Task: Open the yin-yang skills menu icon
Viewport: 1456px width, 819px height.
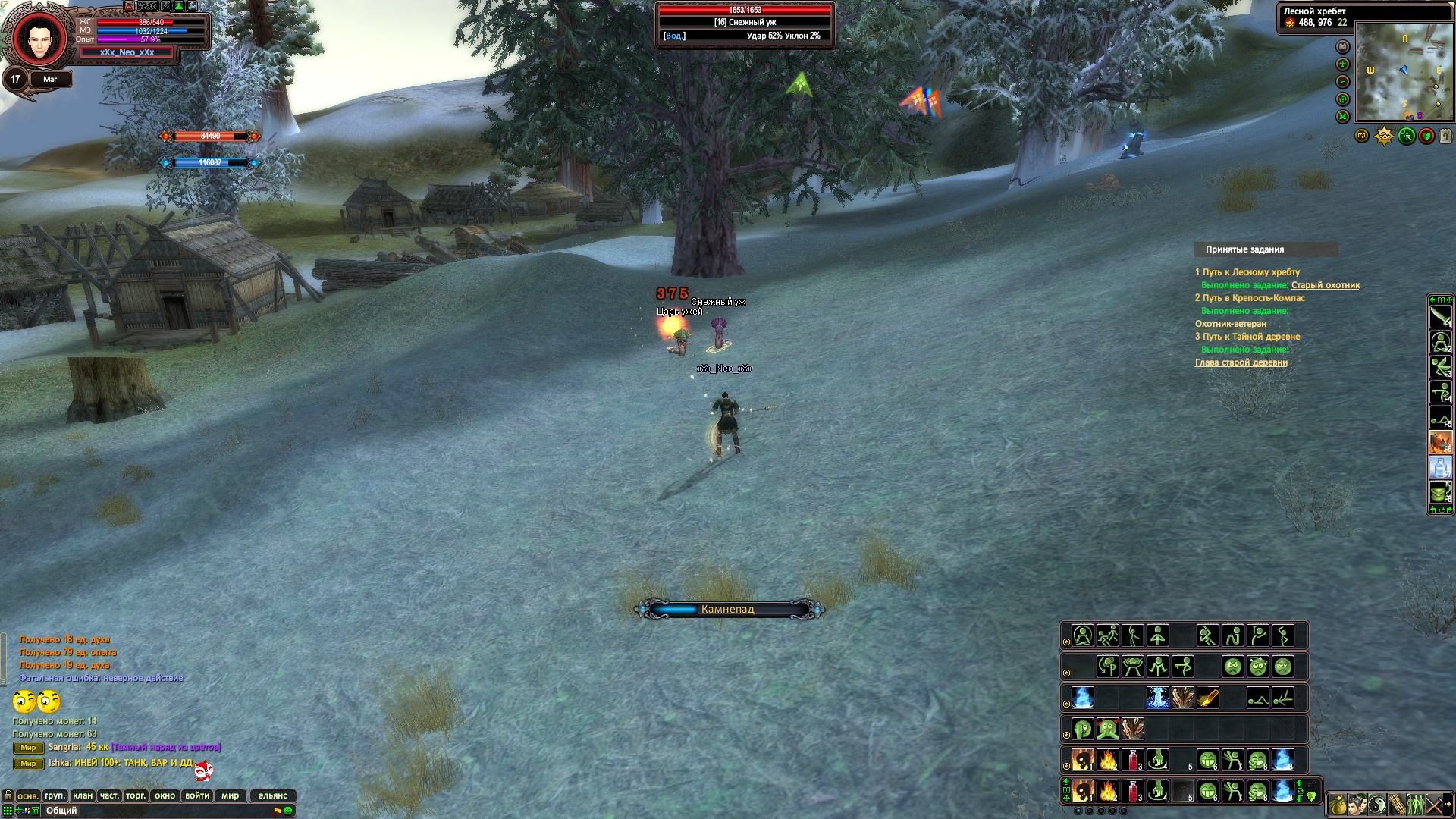Action: 1378,804
